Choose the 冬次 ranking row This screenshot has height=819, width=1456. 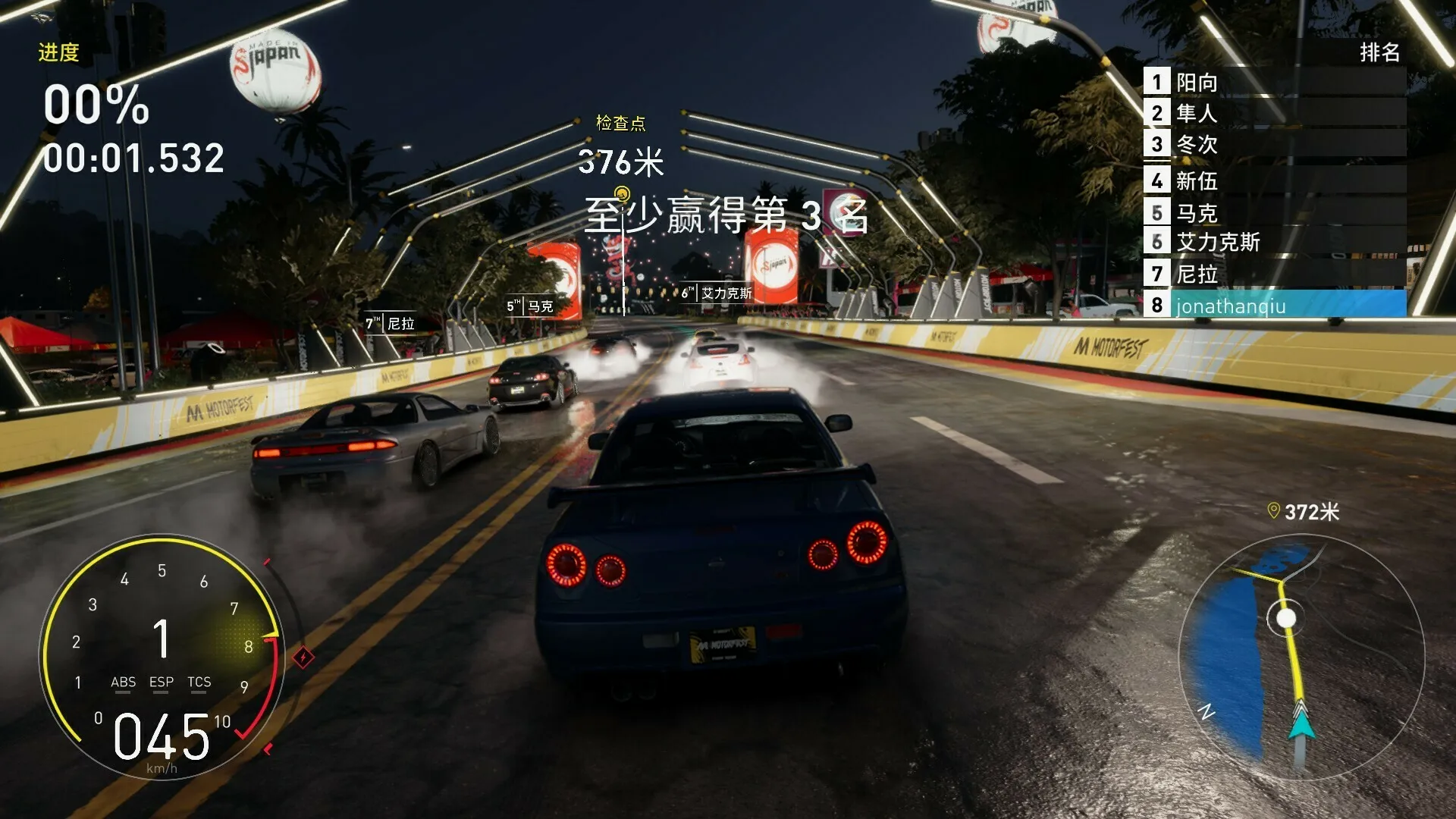[1274, 144]
